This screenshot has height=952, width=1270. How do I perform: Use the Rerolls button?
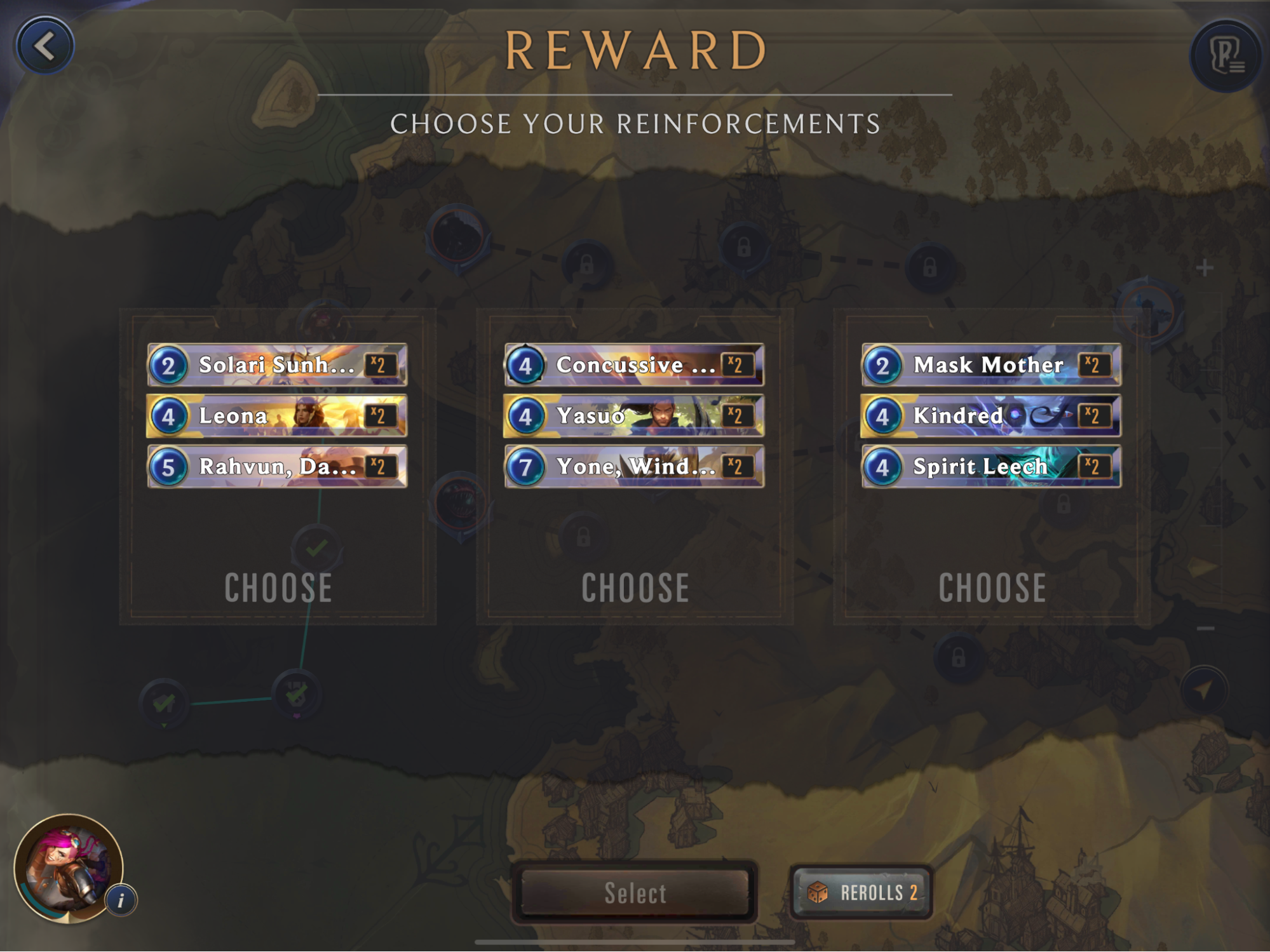coord(861,893)
